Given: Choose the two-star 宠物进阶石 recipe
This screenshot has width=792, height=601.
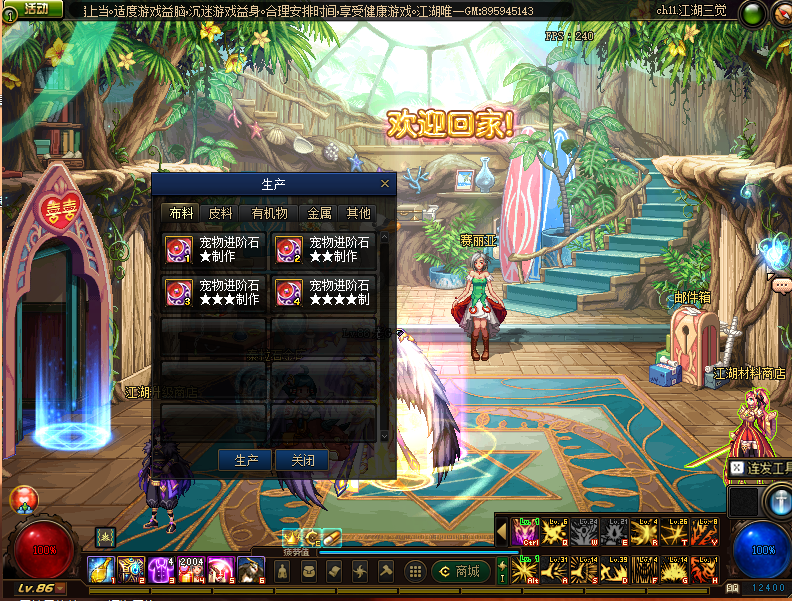Looking at the screenshot, I should point(324,250).
